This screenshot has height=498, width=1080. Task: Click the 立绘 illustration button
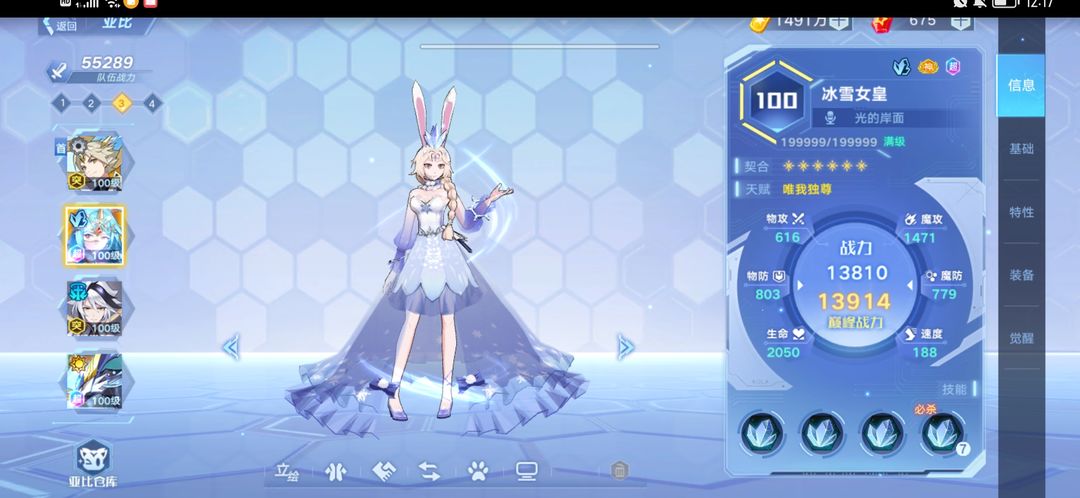288,470
